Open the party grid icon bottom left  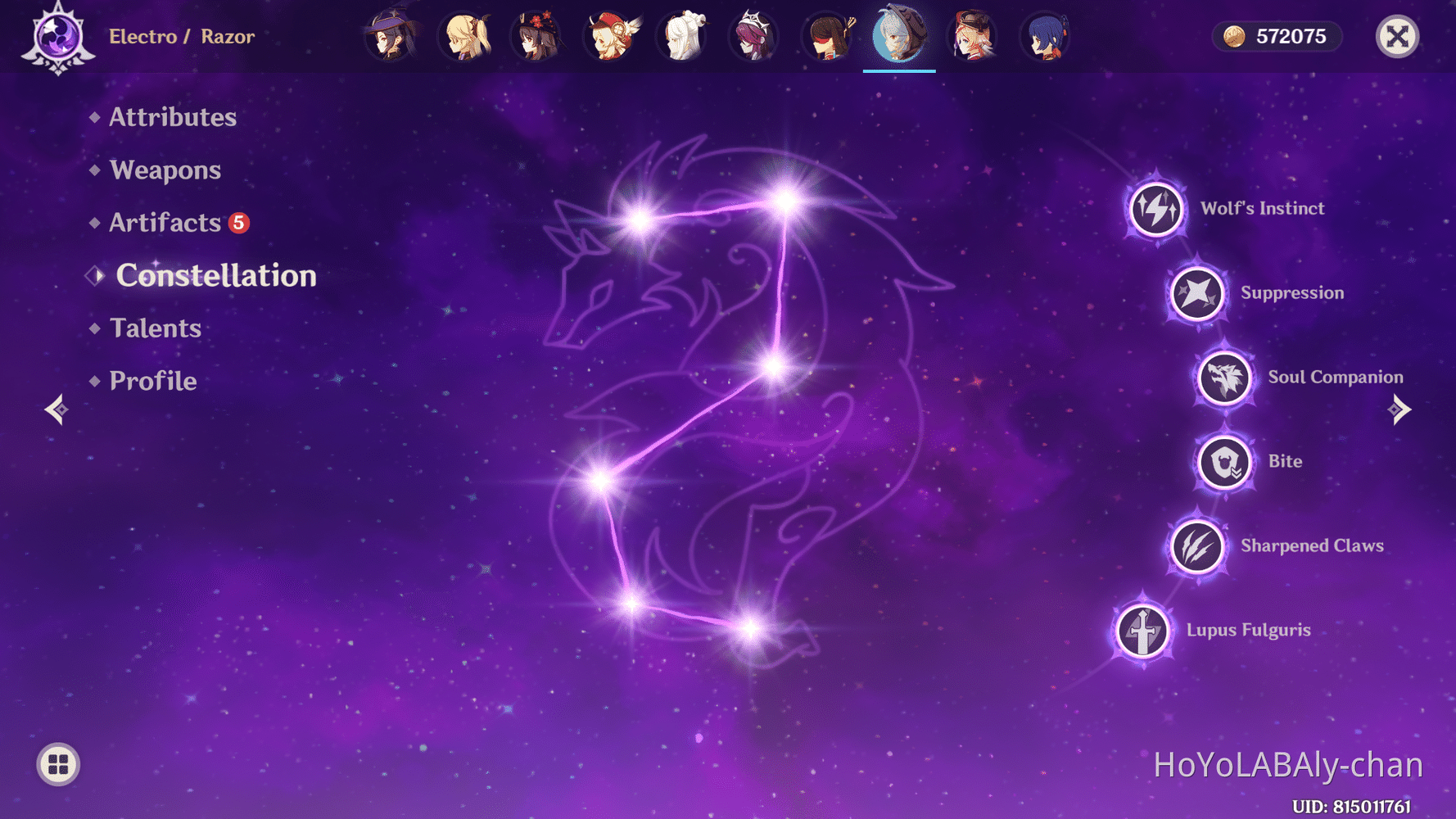click(57, 764)
